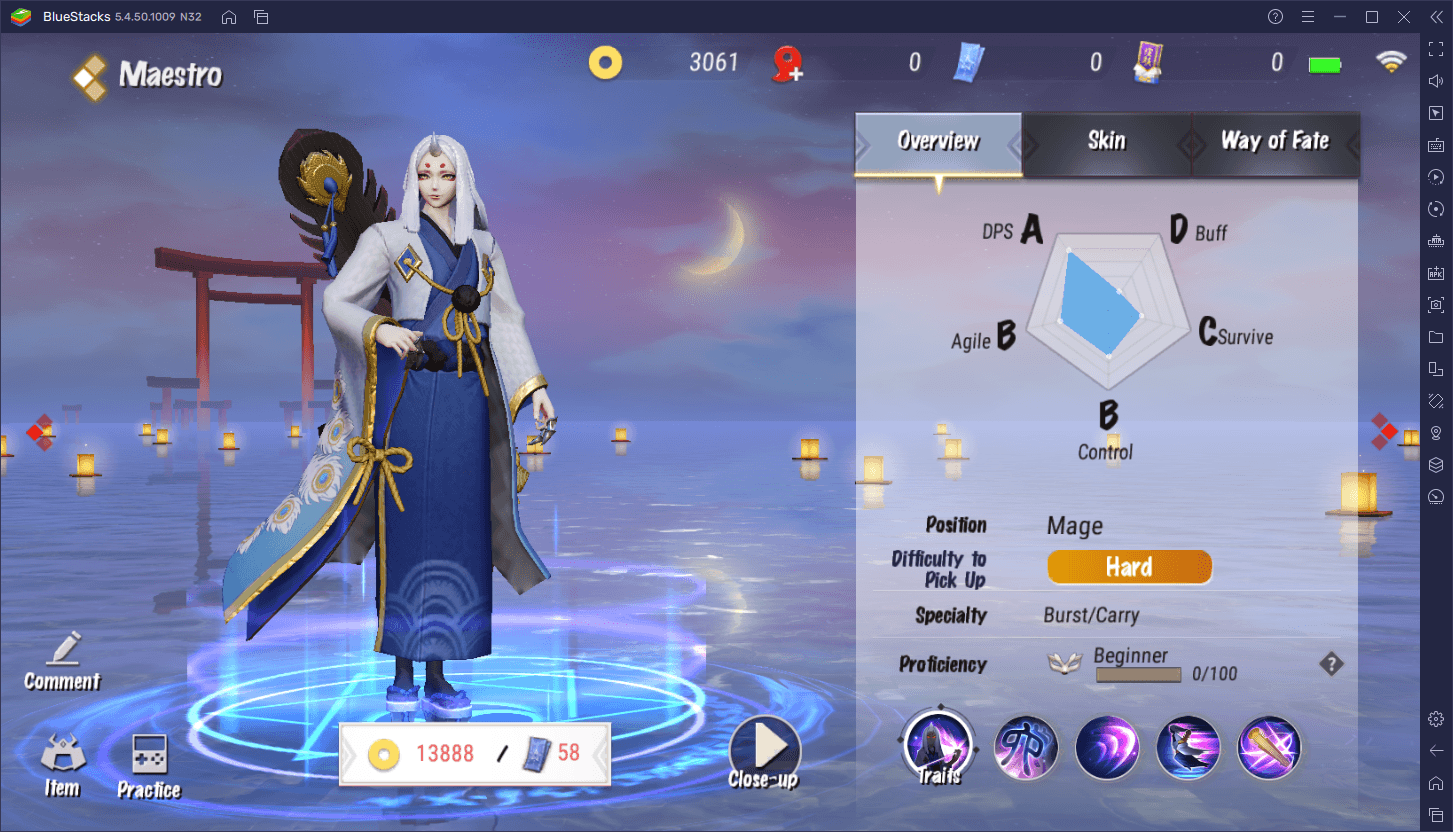
Task: Select the Overview tab
Action: click(x=938, y=141)
